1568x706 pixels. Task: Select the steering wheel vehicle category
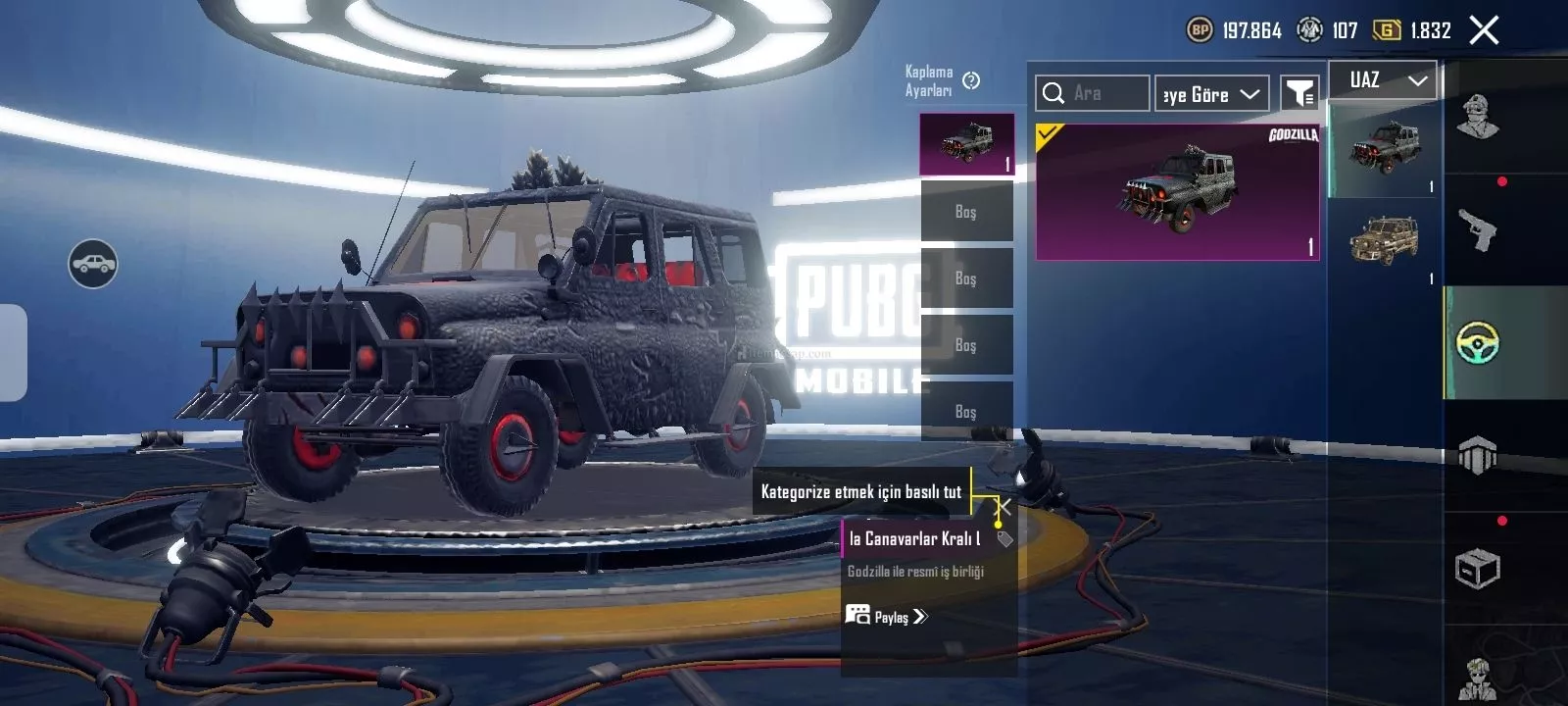(1477, 343)
